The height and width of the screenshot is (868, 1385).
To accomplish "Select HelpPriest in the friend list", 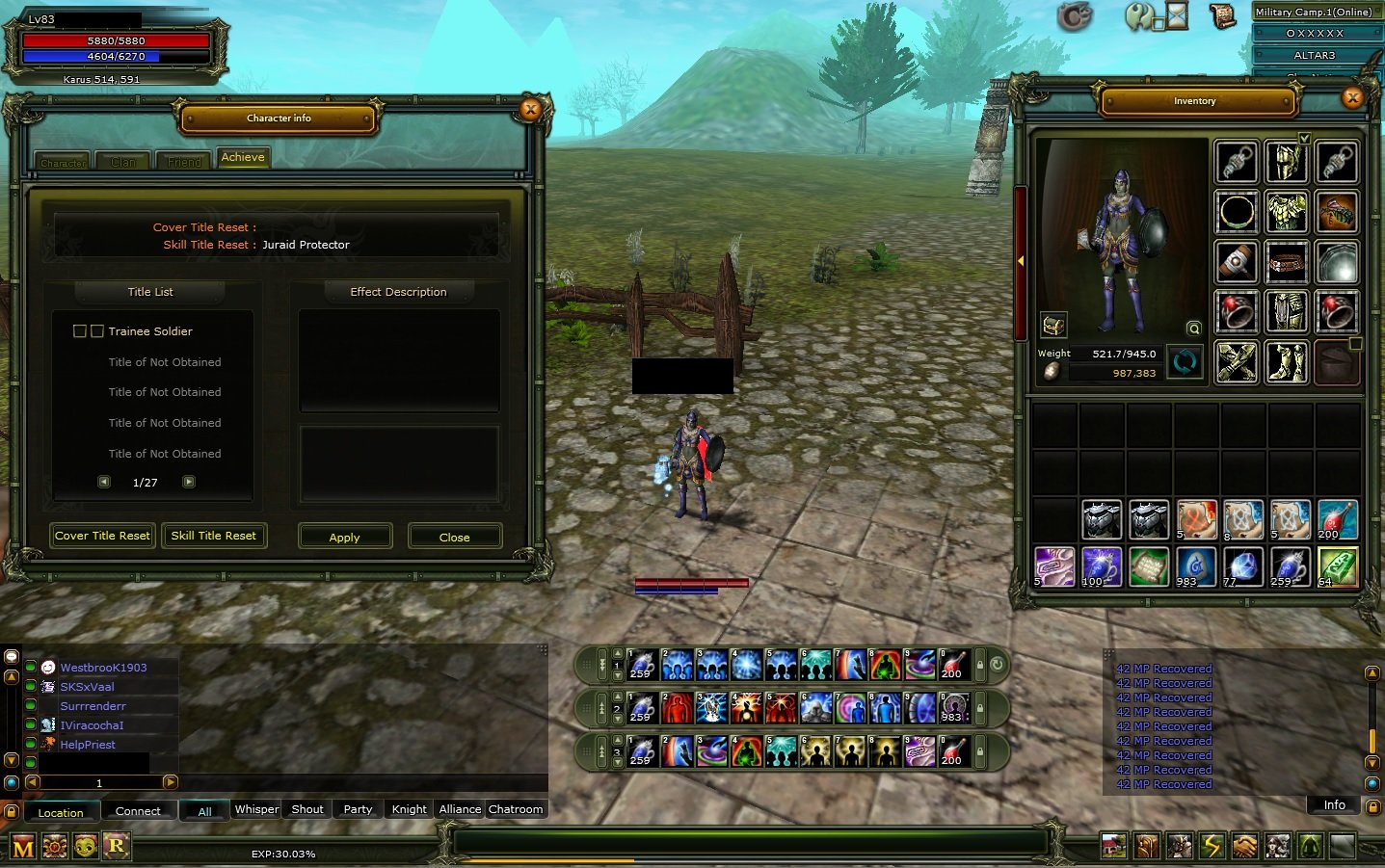I will click(x=88, y=744).
